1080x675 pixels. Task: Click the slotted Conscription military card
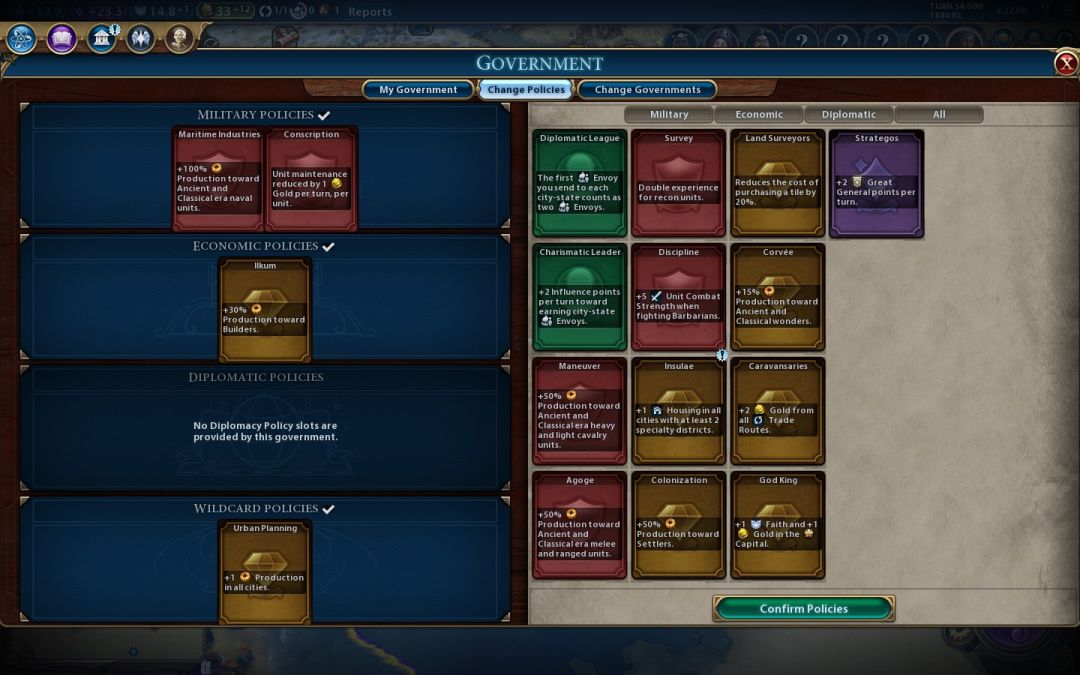click(x=312, y=178)
